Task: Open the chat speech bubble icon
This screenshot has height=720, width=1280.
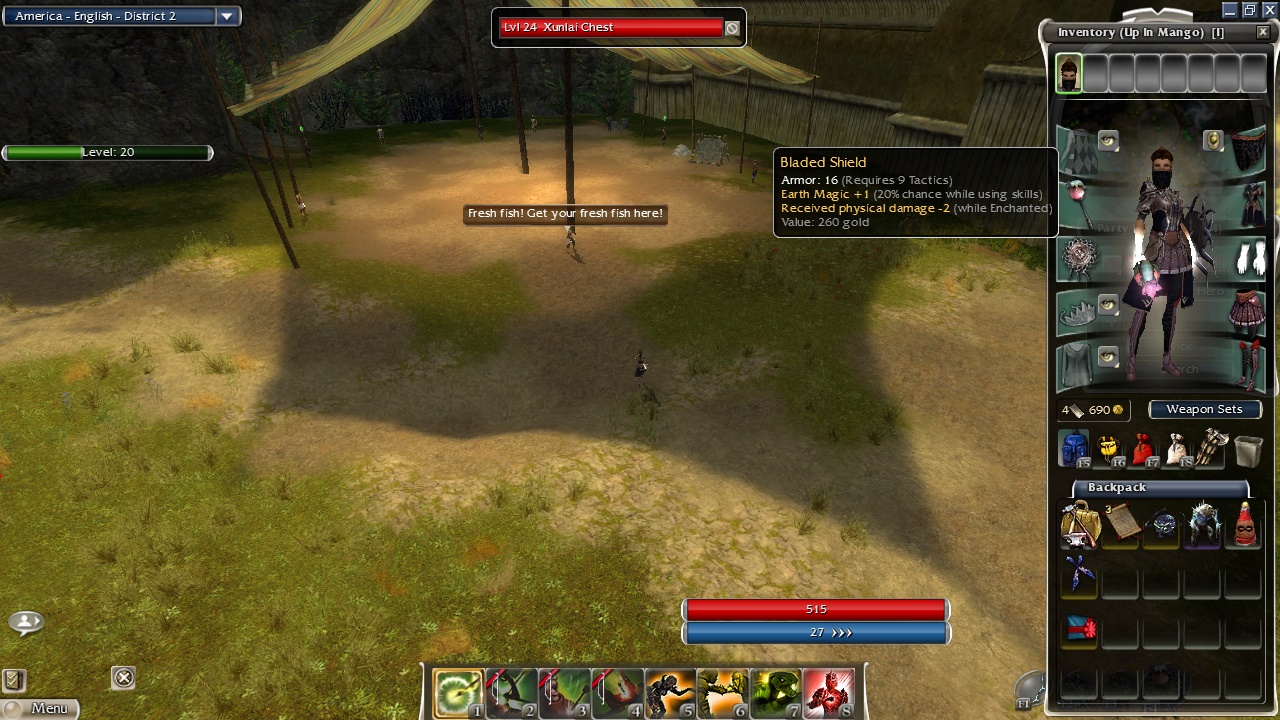Action: [26, 622]
